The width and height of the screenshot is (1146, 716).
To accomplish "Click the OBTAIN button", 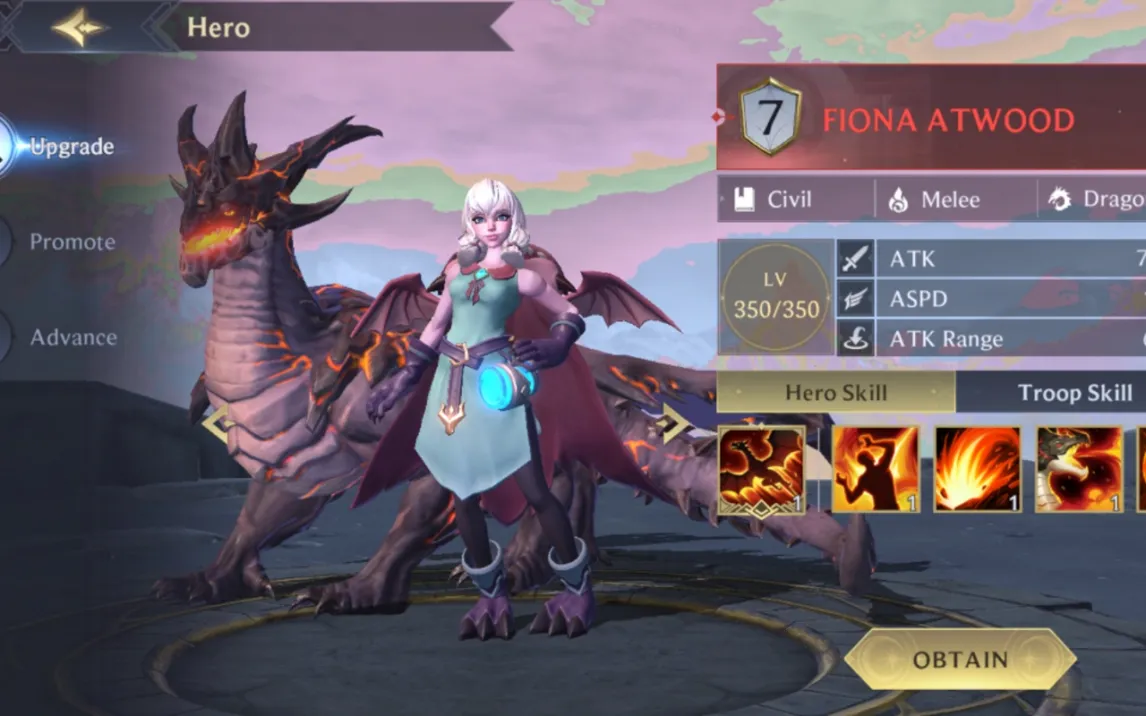I will pos(960,660).
